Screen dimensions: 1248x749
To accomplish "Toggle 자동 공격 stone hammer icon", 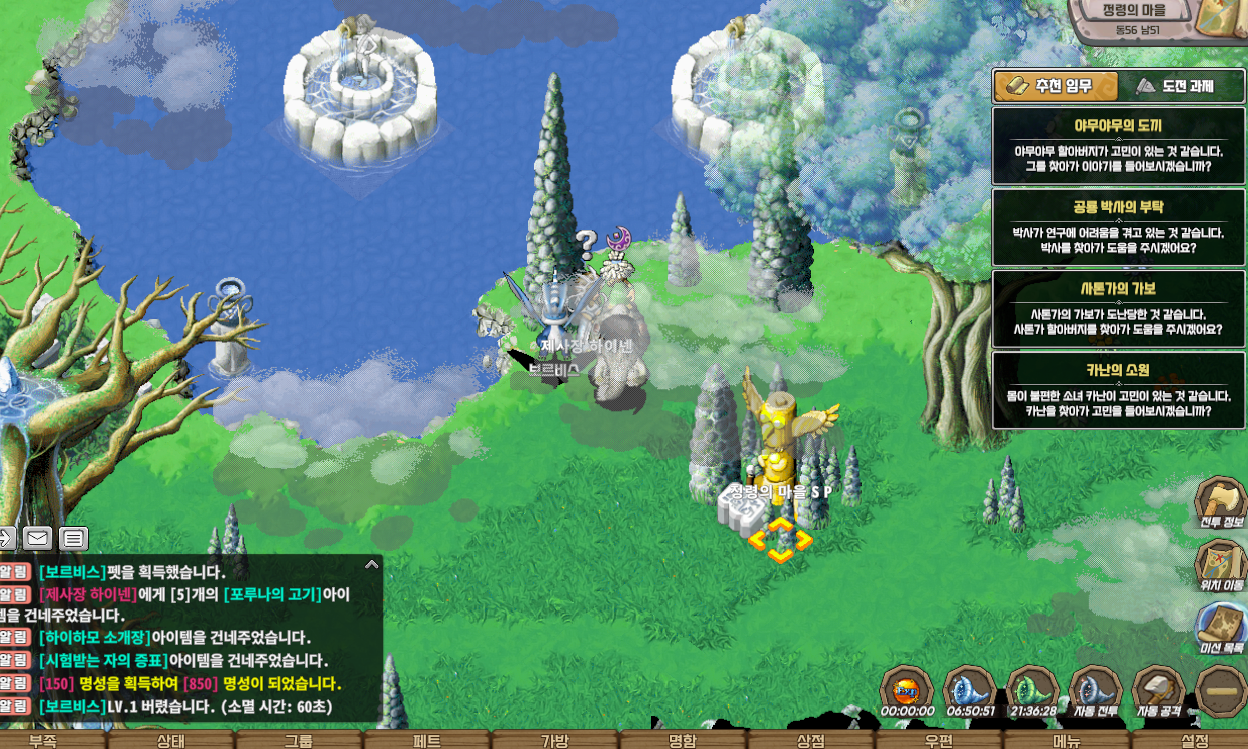I will (x=1158, y=690).
